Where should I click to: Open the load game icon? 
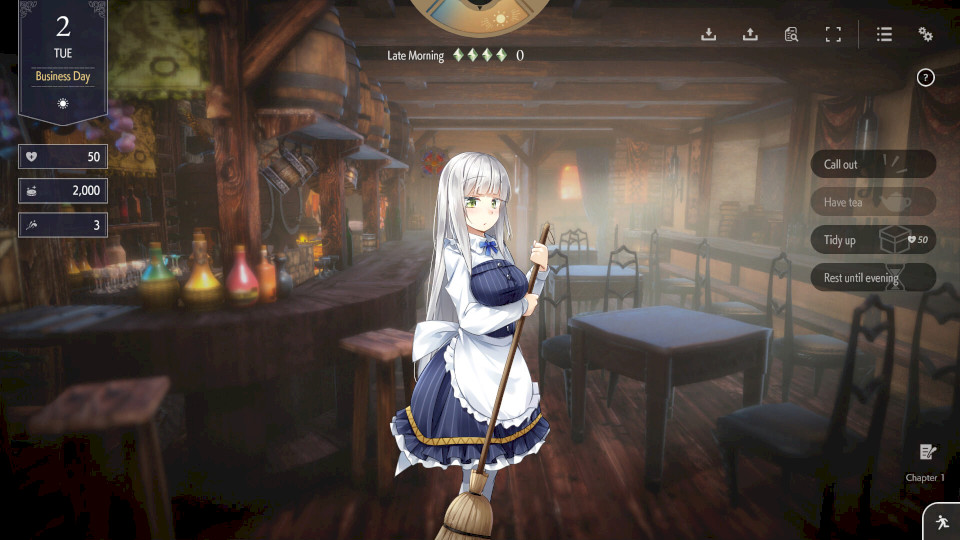pyautogui.click(x=750, y=35)
